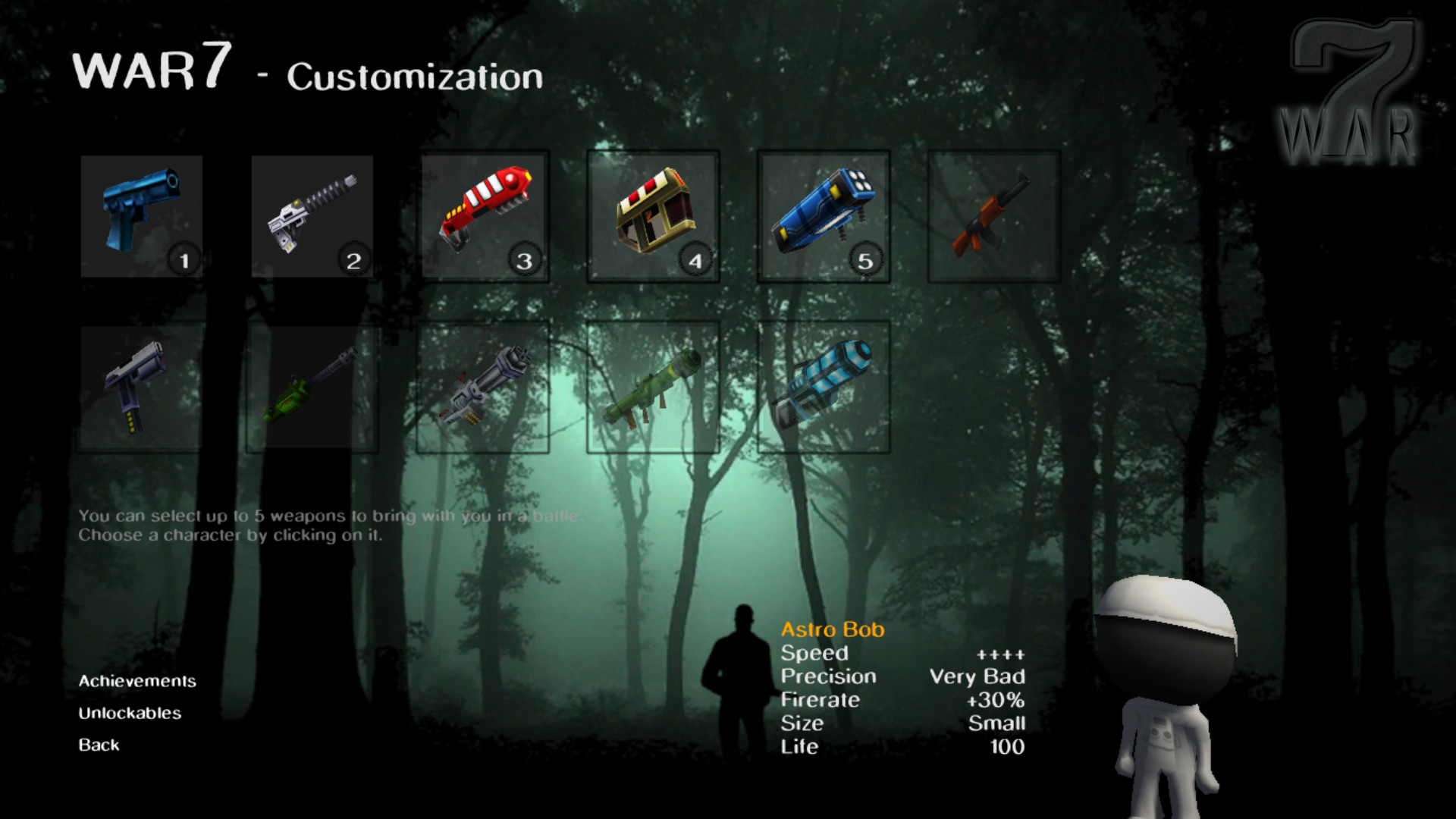Pick the green bazooka launcher
Image resolution: width=1456 pixels, height=819 pixels.
click(654, 388)
